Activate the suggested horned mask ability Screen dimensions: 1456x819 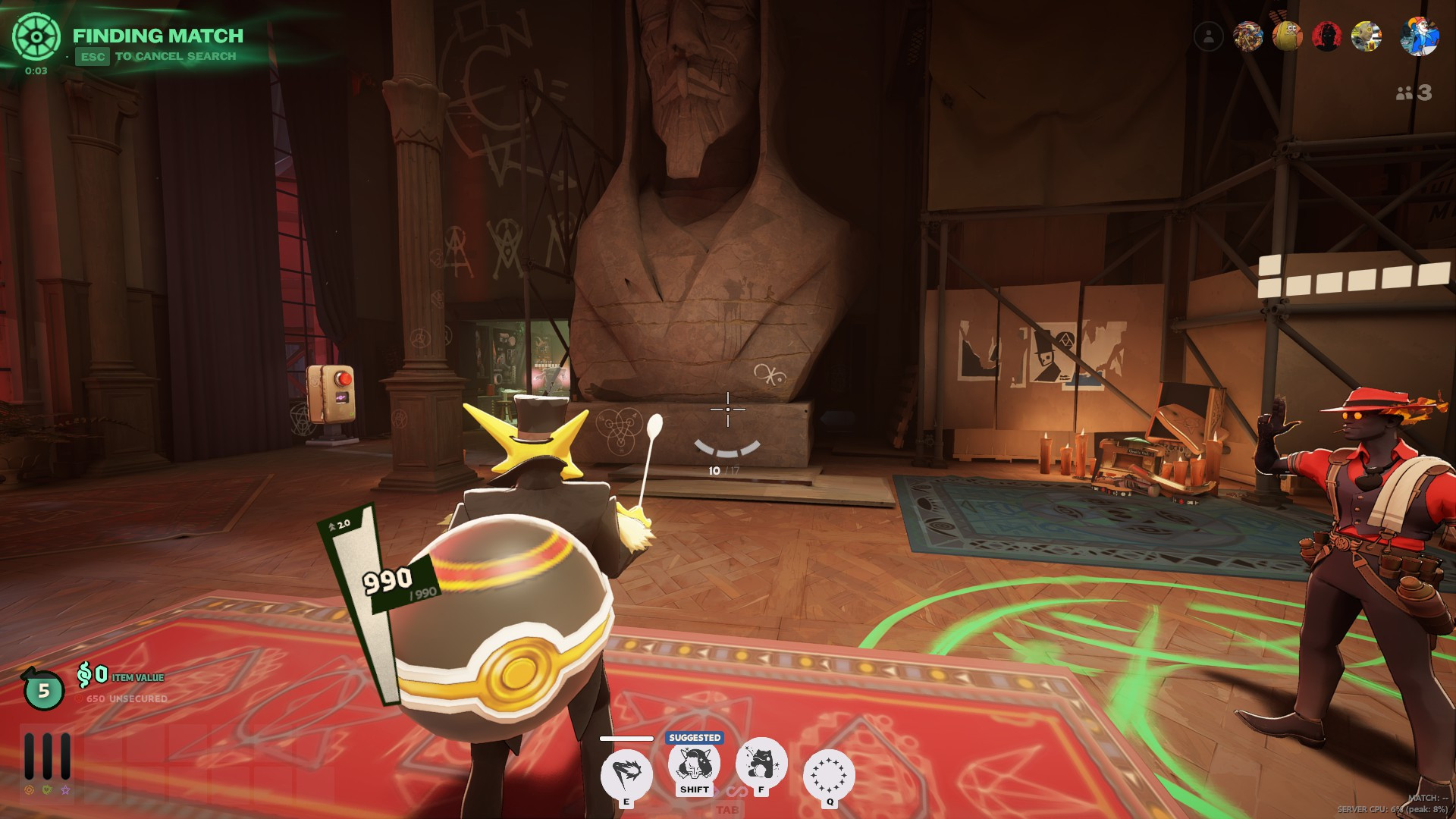(694, 764)
